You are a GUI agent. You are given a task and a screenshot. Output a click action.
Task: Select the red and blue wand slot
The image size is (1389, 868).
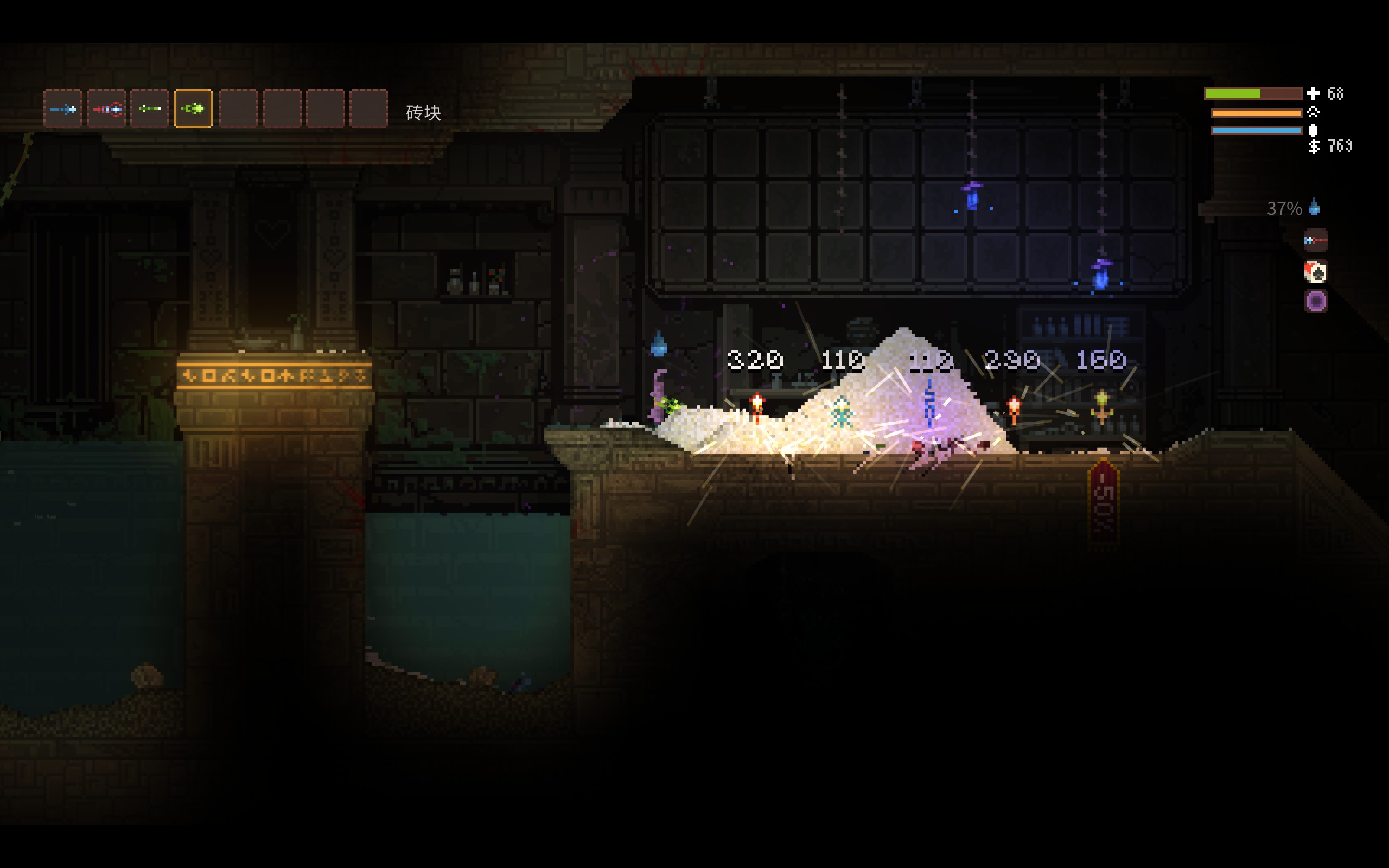(x=106, y=108)
